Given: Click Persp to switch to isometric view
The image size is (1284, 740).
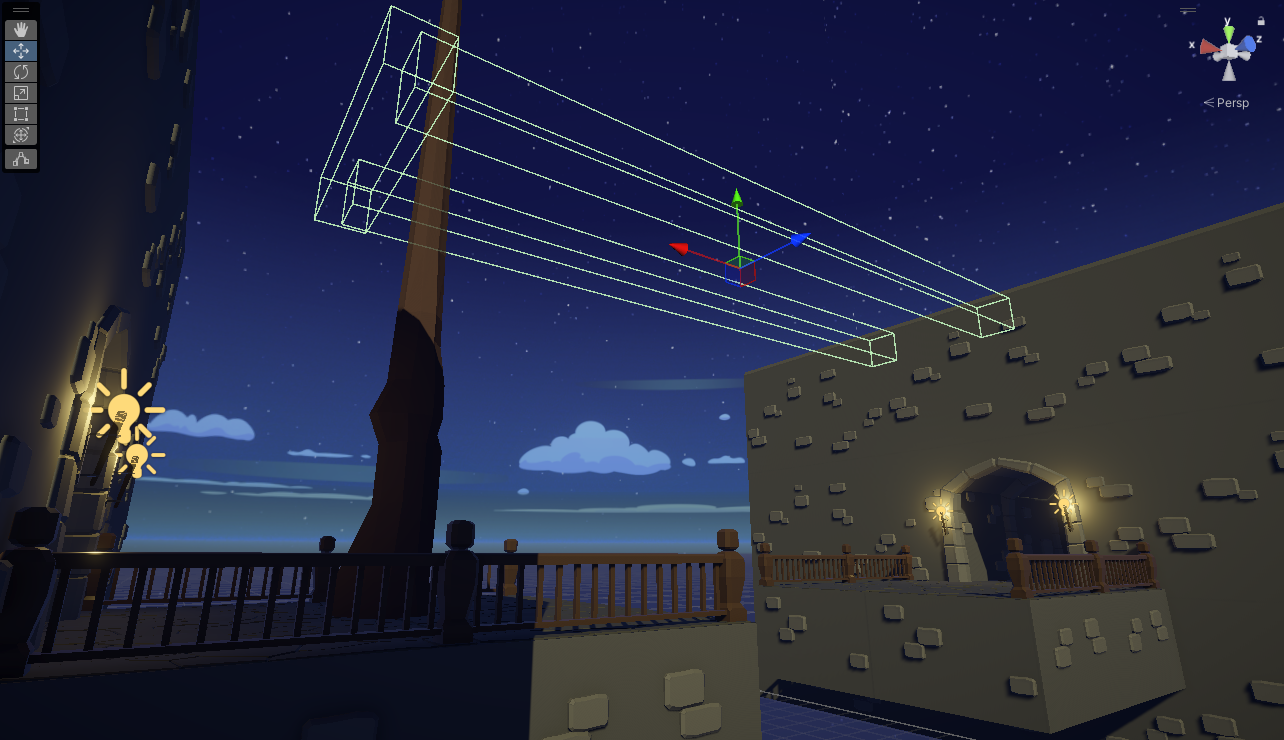Looking at the screenshot, I should click(x=1232, y=102).
